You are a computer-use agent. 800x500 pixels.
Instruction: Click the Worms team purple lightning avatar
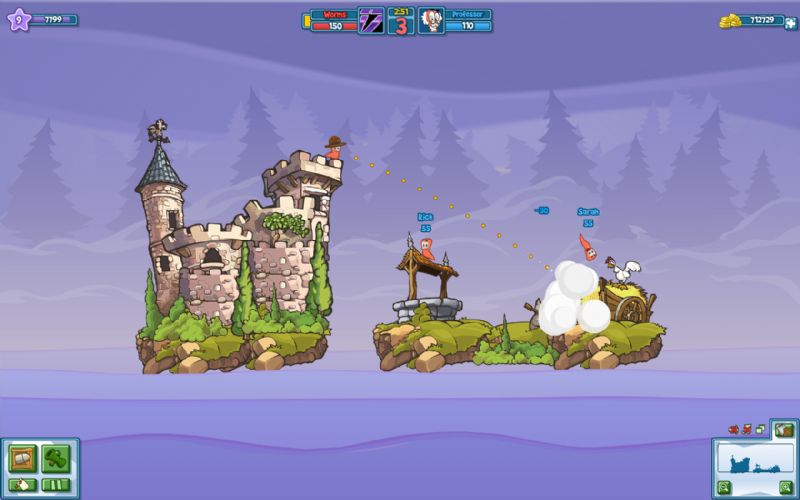pyautogui.click(x=371, y=20)
